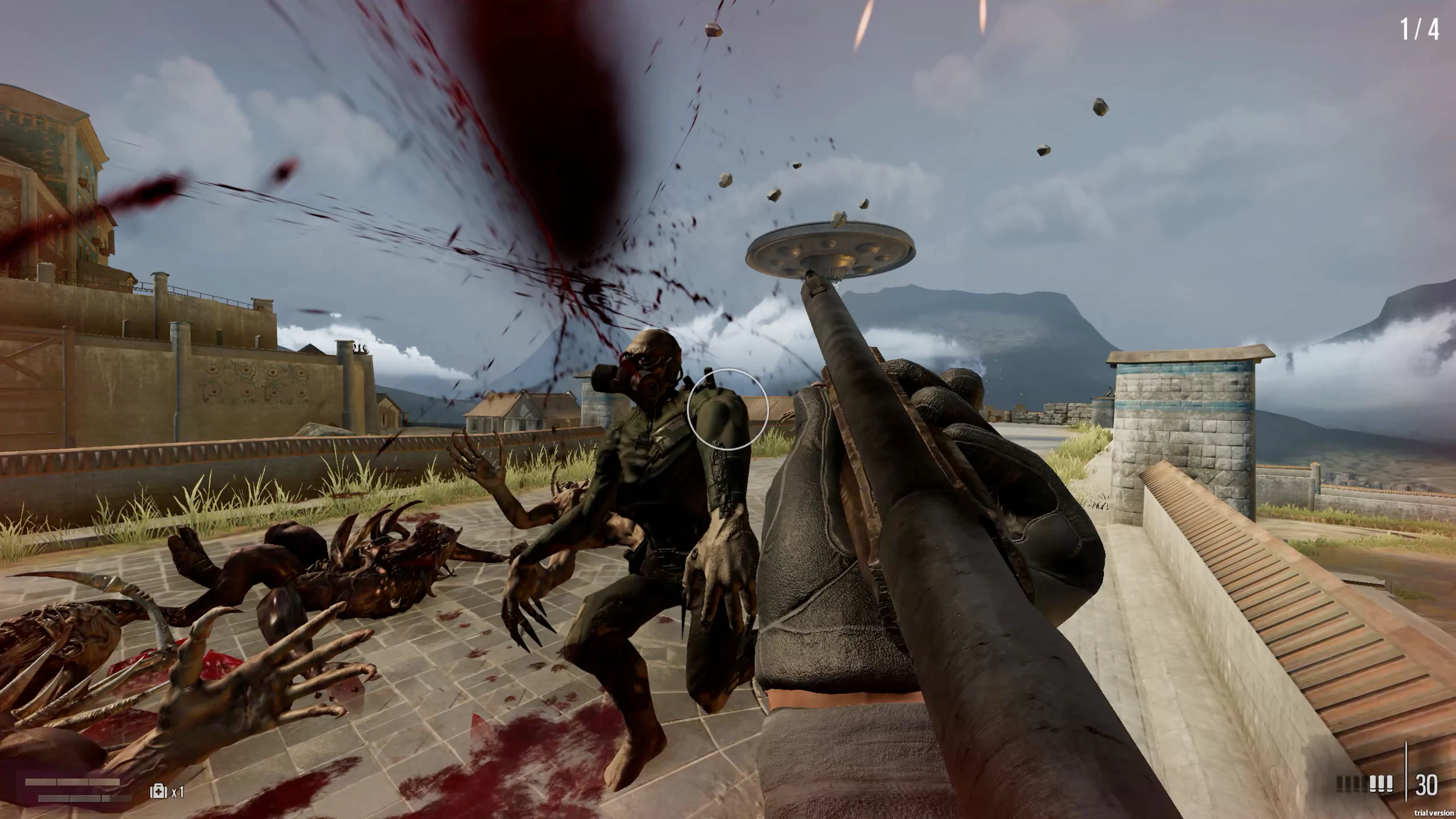The image size is (1456, 819).
Task: Click the last filled bullet icon
Action: [1390, 783]
